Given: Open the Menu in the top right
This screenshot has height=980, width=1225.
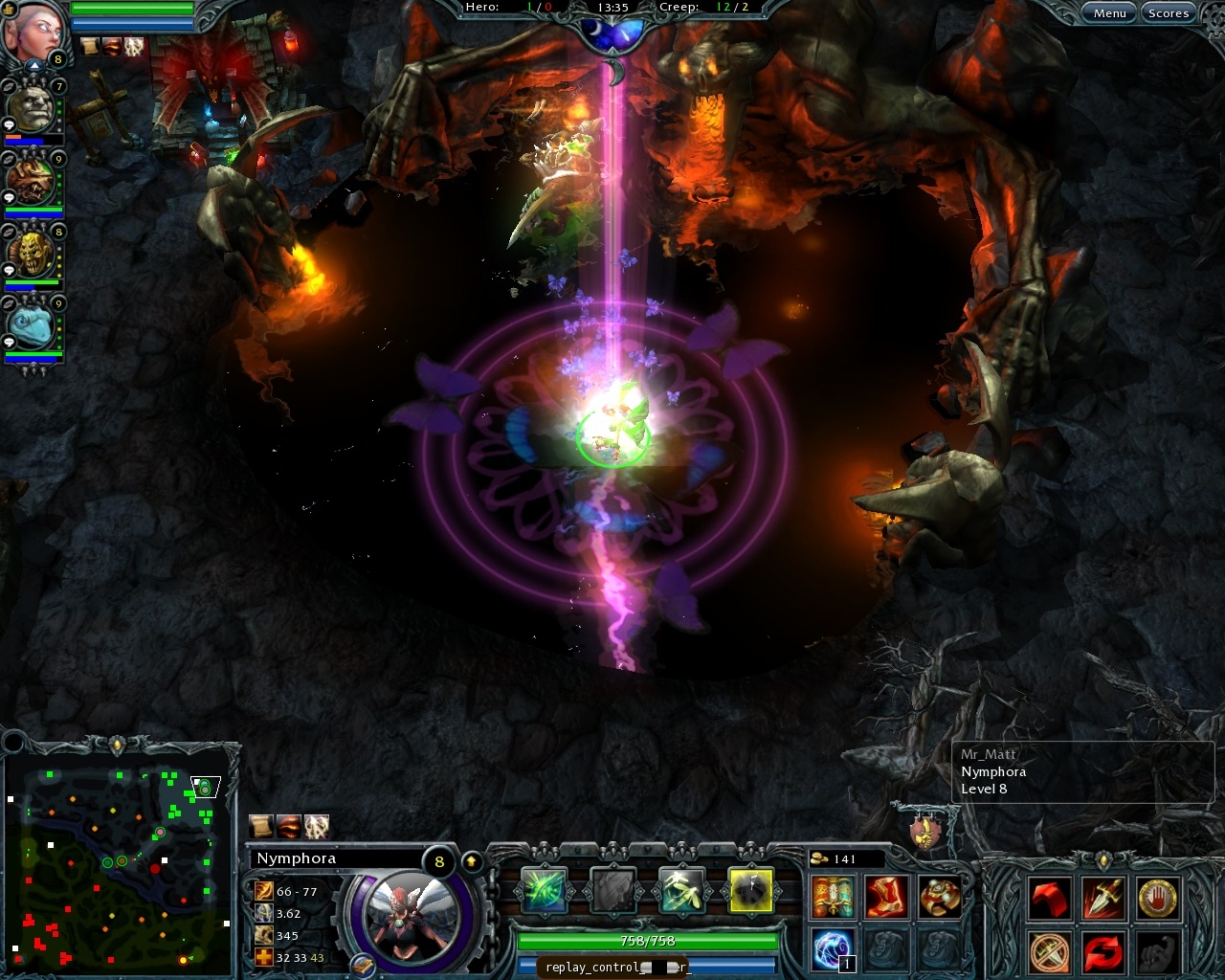Looking at the screenshot, I should (1109, 12).
